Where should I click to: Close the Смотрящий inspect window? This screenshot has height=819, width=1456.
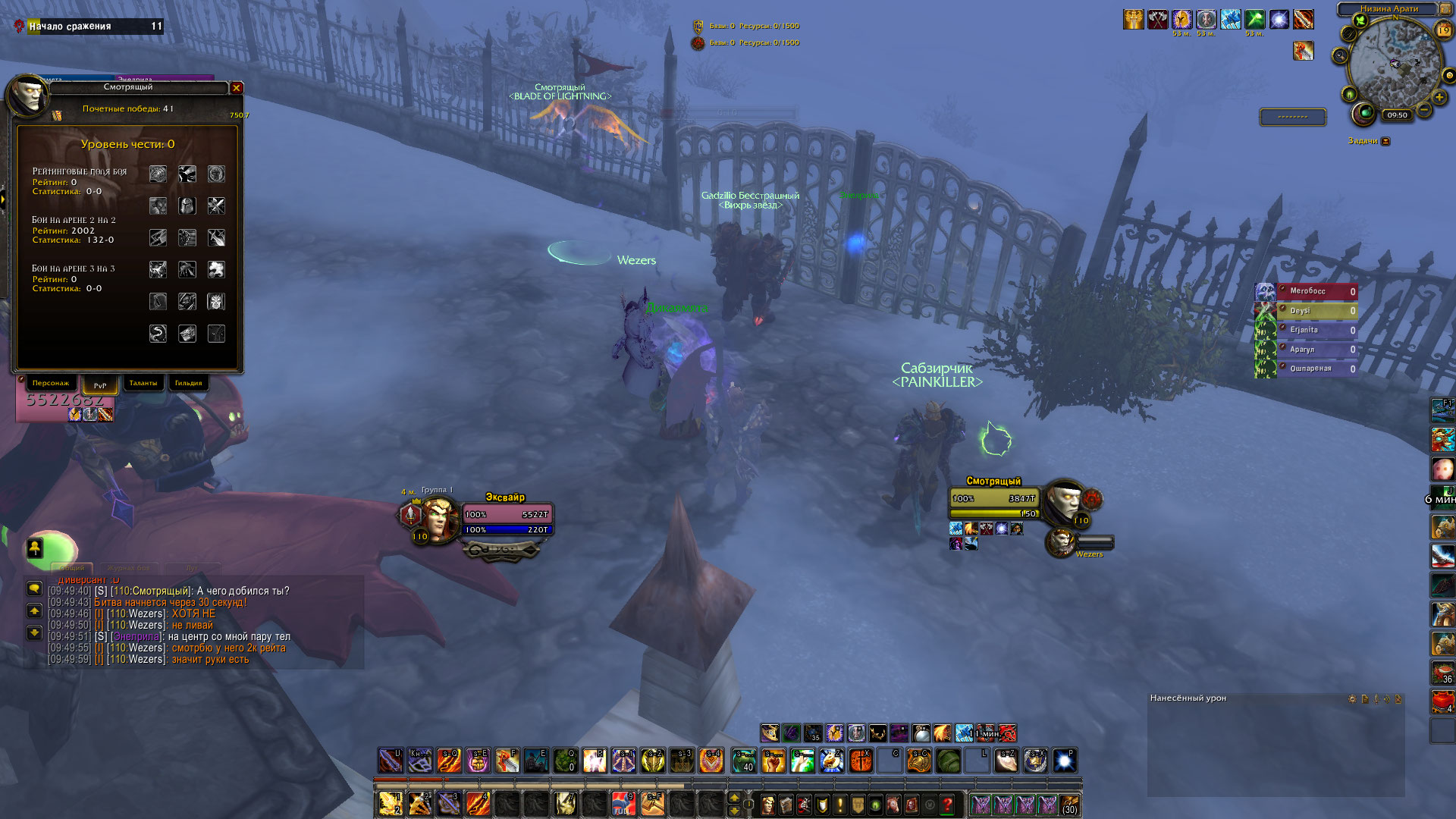tap(237, 88)
